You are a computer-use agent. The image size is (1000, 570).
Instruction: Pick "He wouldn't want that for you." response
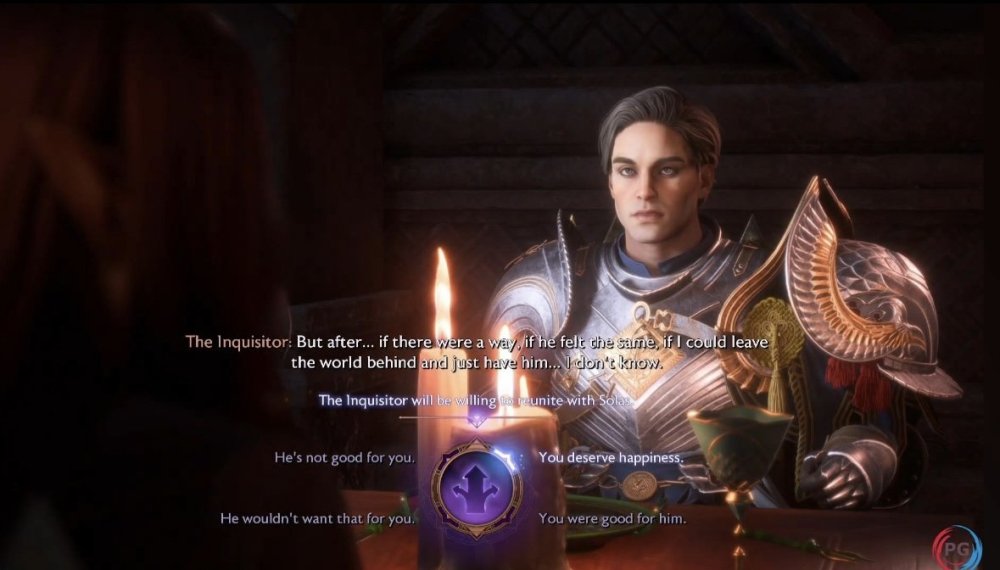tap(318, 519)
